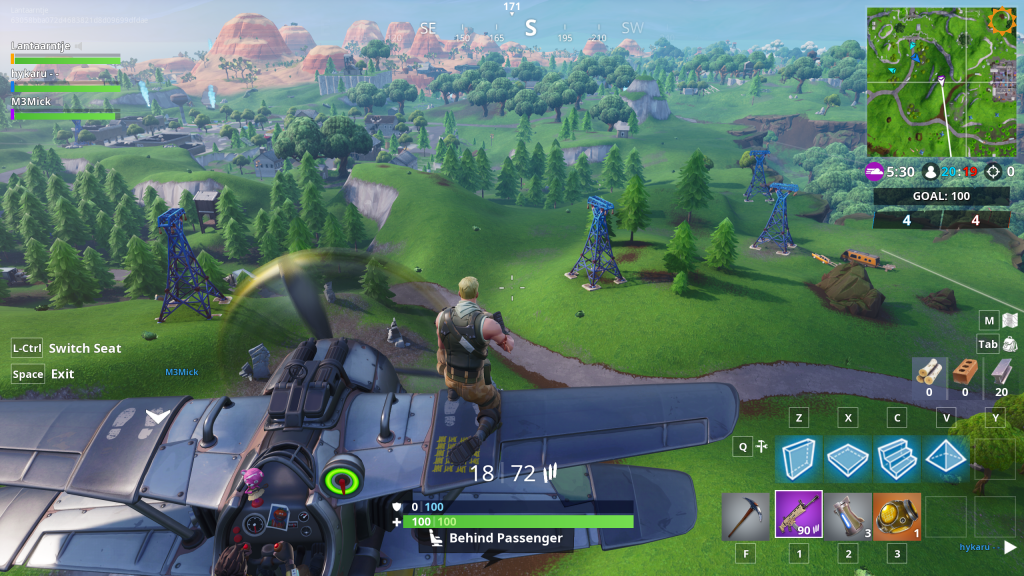
Task: Select the pyramid roof building piece
Action: pos(945,458)
